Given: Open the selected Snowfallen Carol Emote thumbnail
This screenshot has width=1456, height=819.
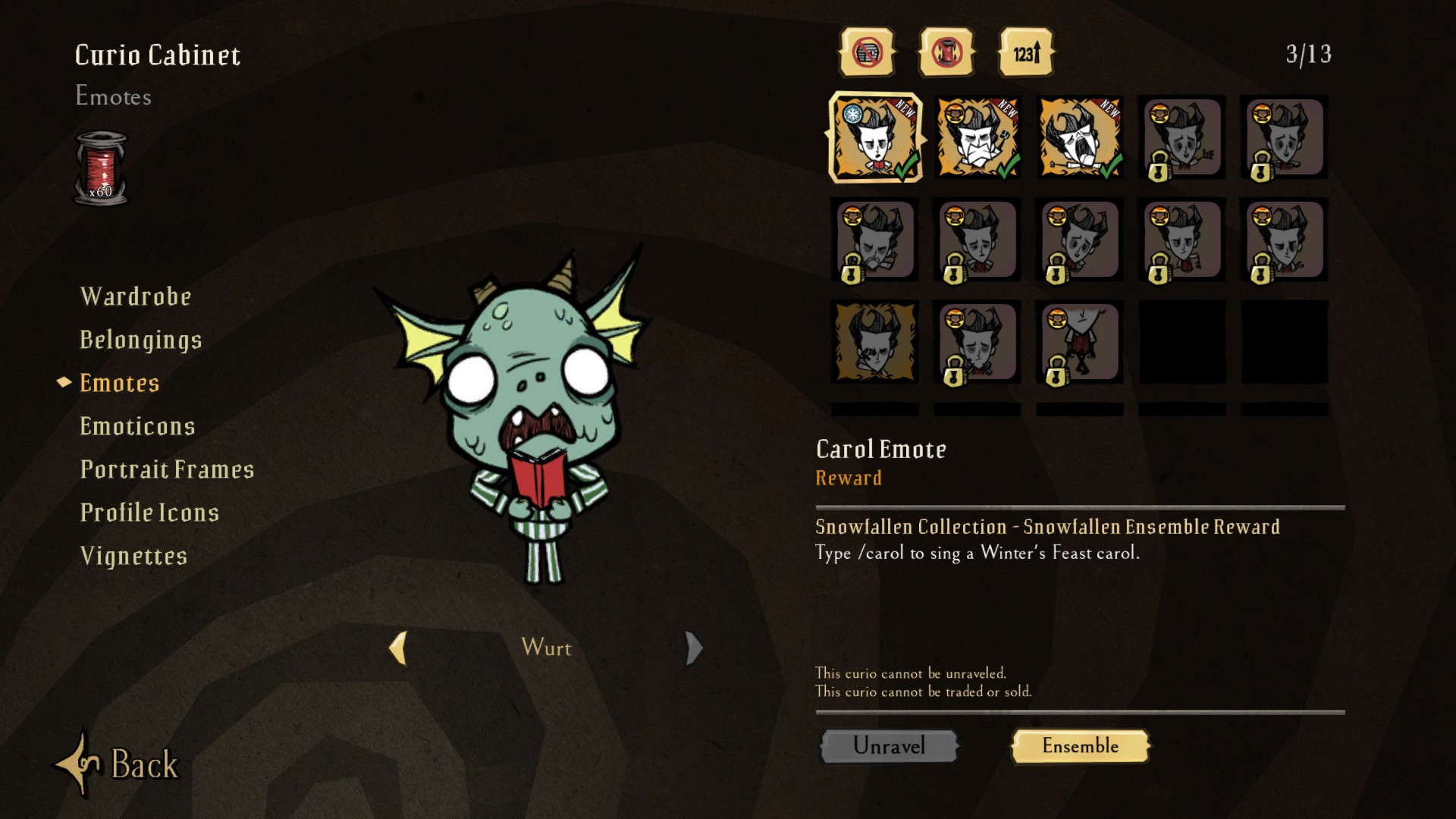Looking at the screenshot, I should click(874, 137).
